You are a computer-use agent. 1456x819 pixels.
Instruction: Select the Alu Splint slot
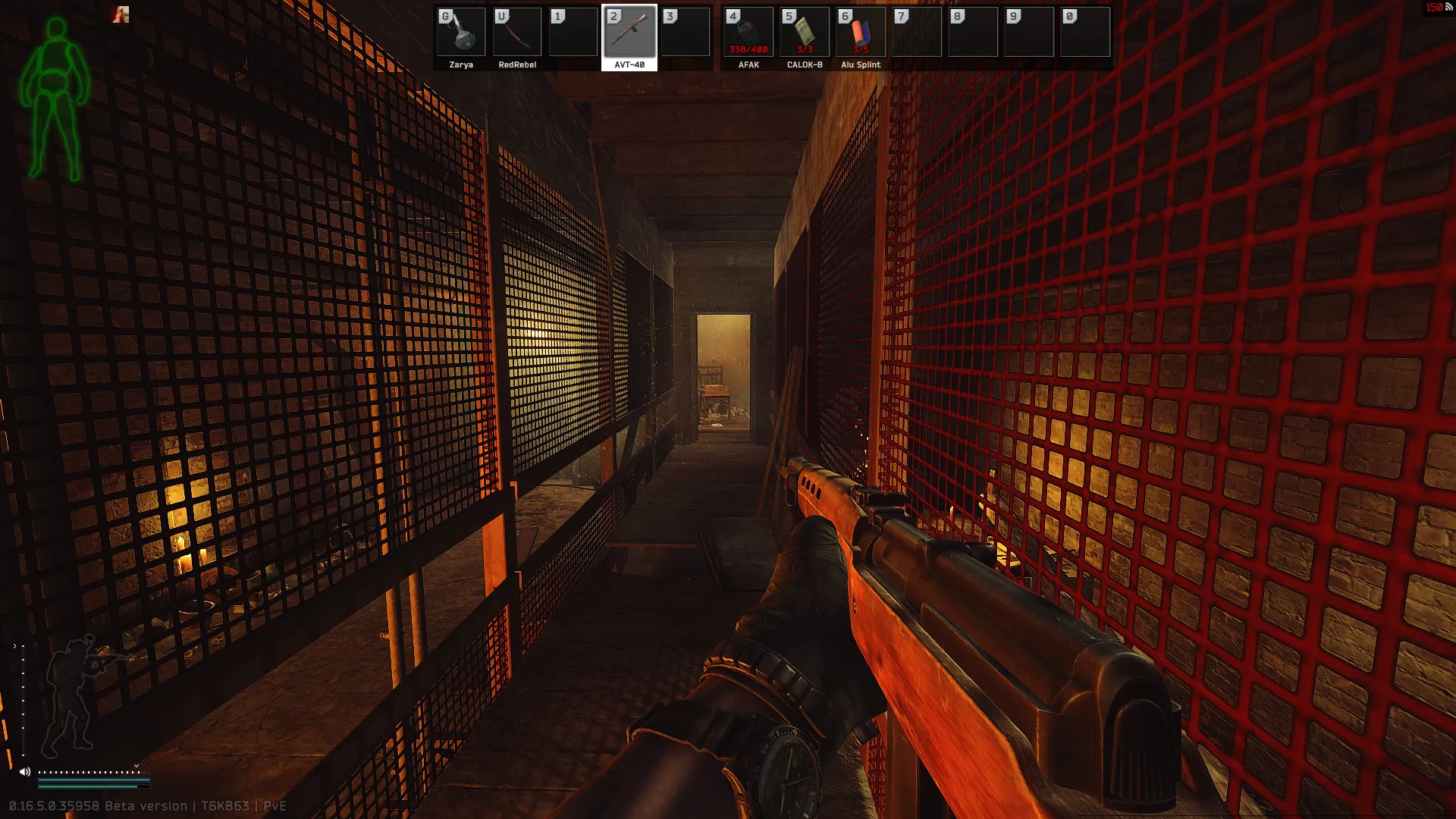860,33
